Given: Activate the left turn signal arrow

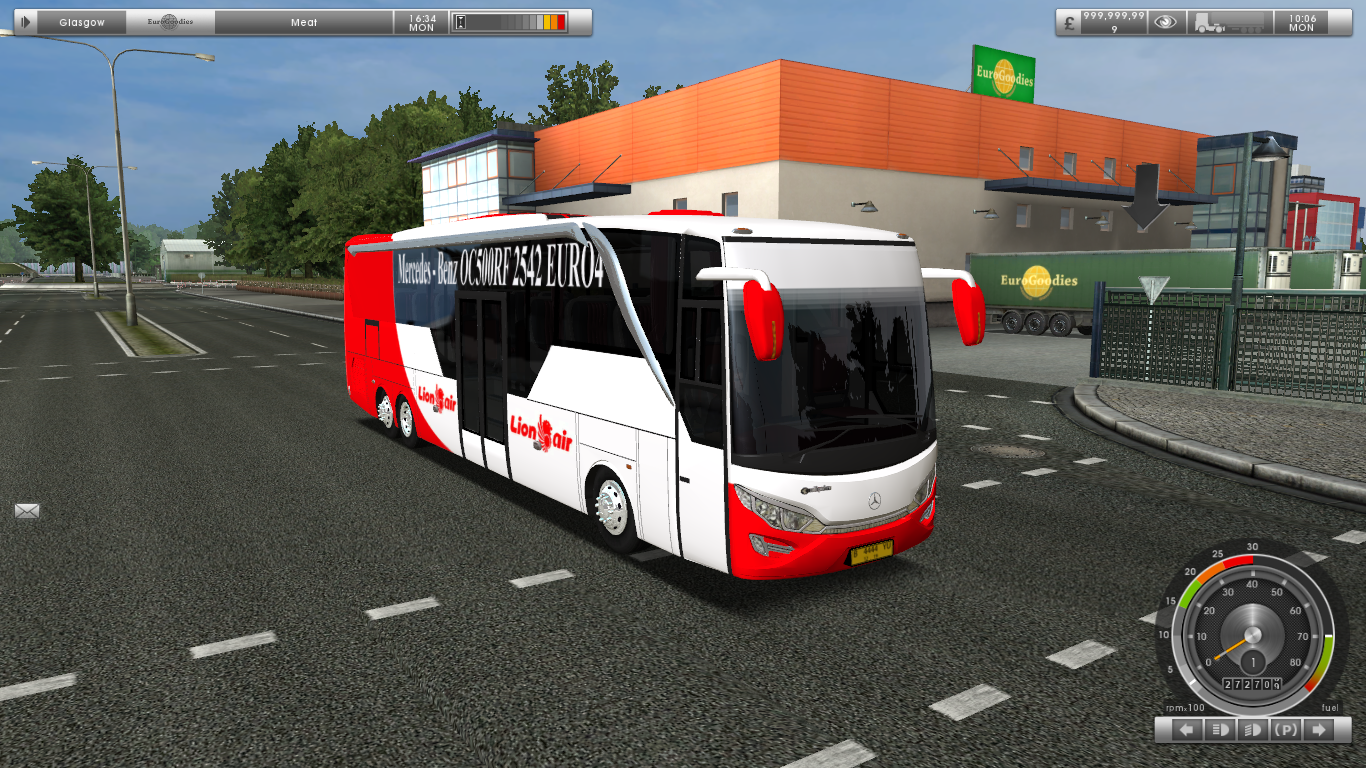Looking at the screenshot, I should coord(1186,729).
